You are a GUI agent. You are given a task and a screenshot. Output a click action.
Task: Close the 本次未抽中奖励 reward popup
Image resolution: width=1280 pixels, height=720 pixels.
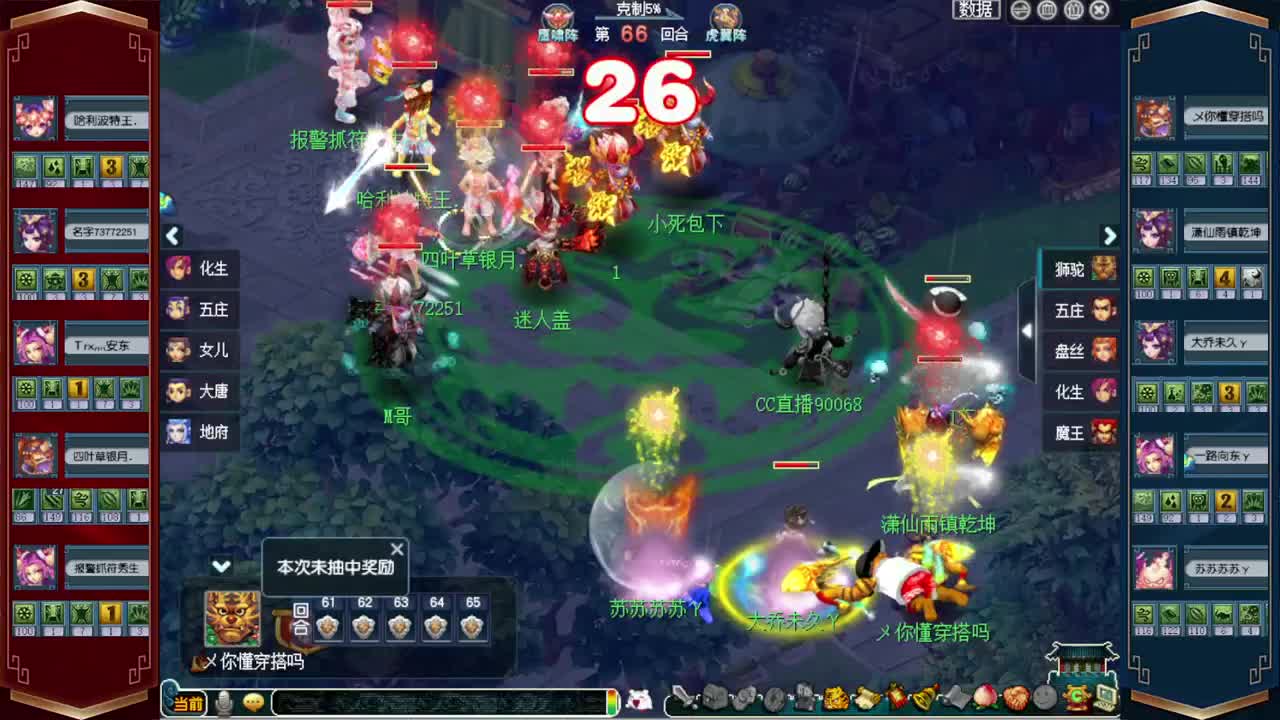tap(396, 549)
